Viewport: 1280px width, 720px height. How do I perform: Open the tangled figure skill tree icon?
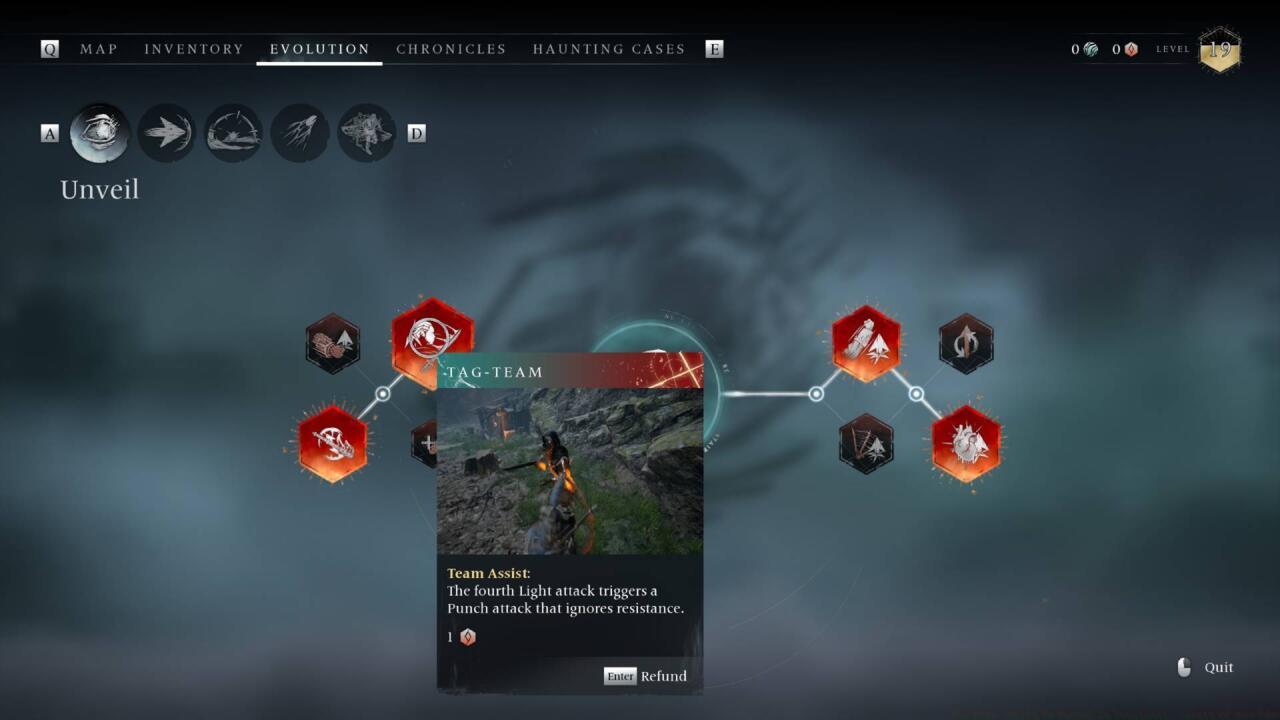tap(366, 133)
